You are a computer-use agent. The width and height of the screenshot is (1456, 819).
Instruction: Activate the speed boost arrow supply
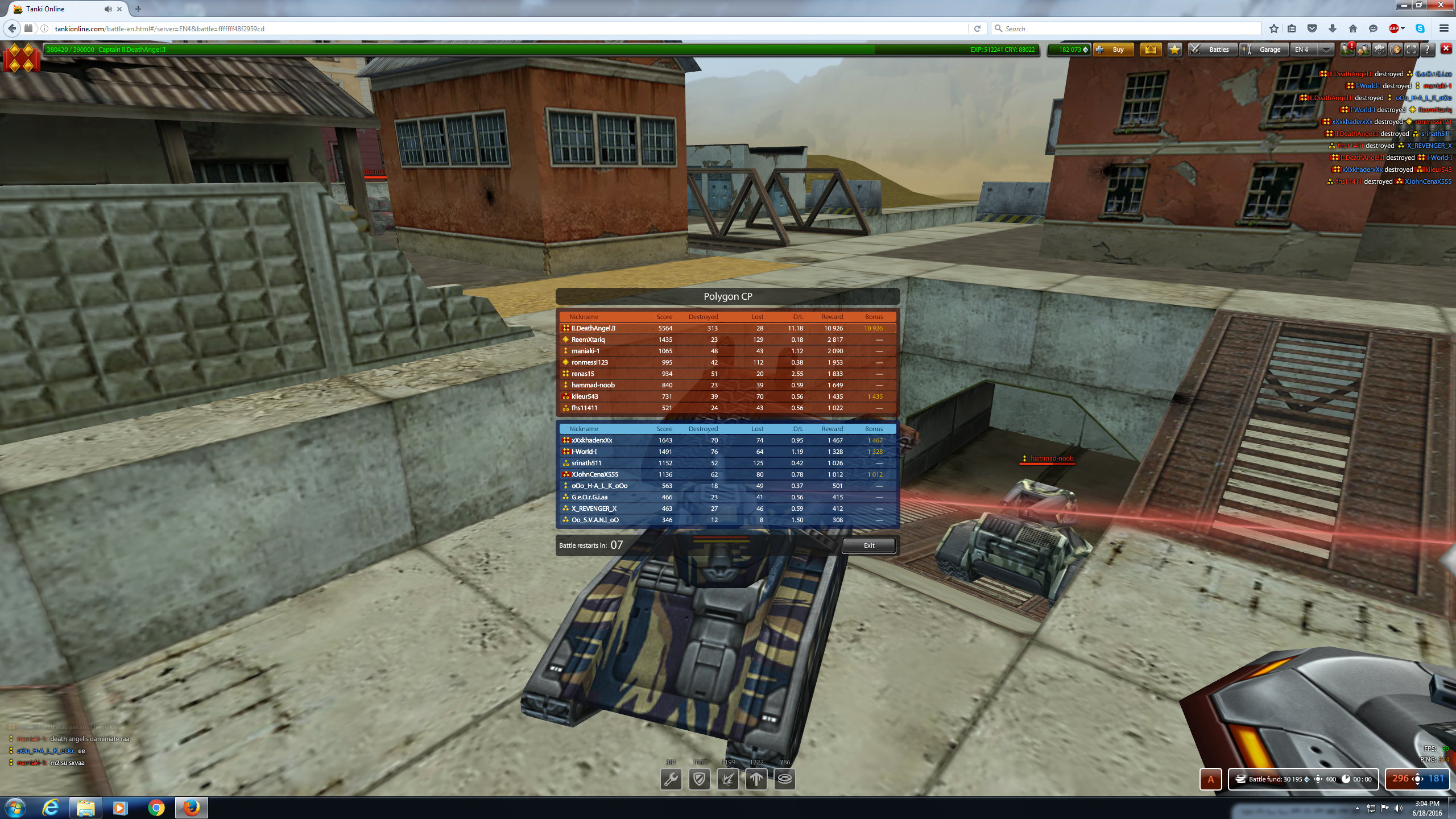pyautogui.click(x=756, y=779)
